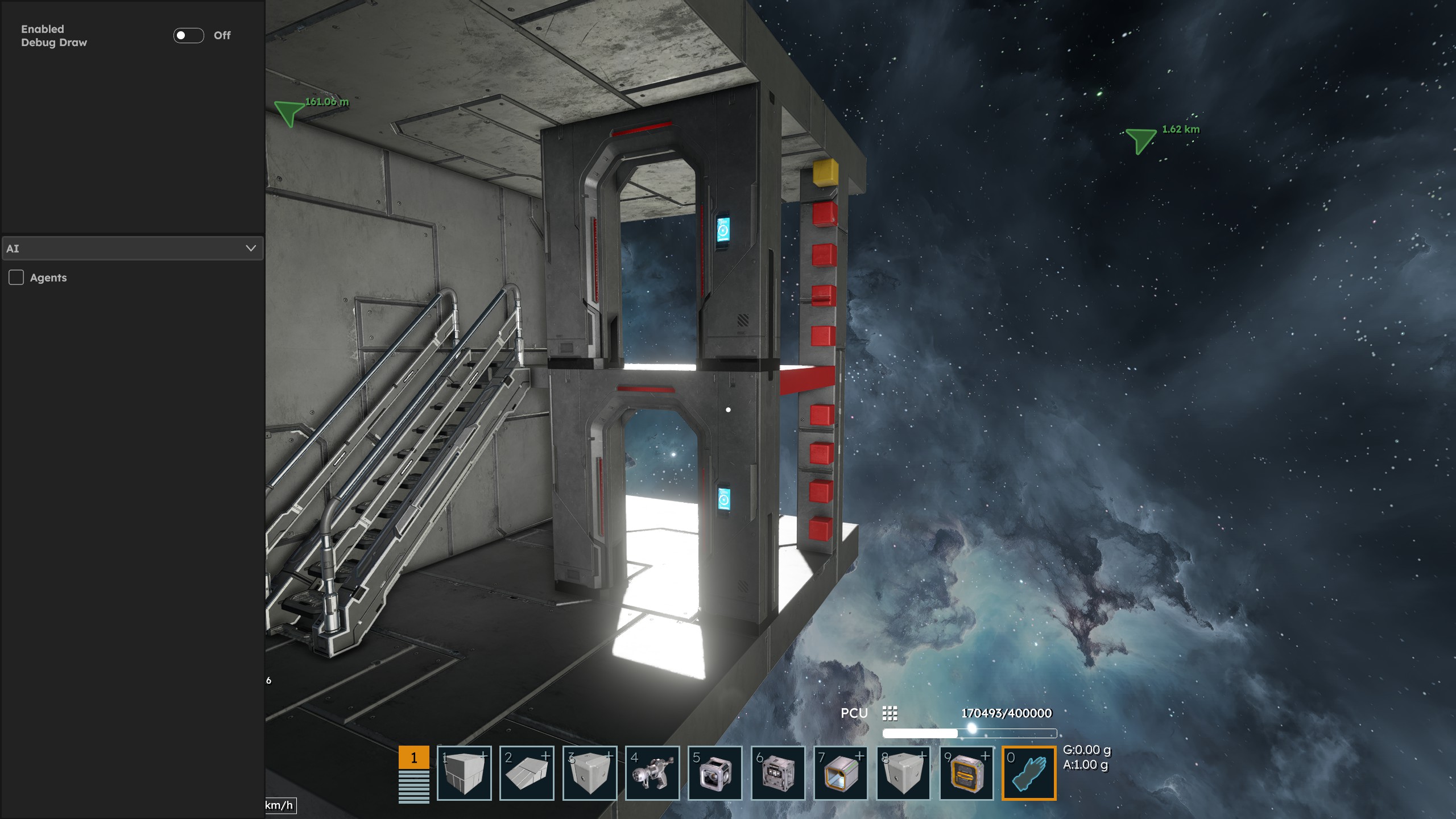Equip the hand tool gun in slot 4
The image size is (1456, 819).
[652, 773]
